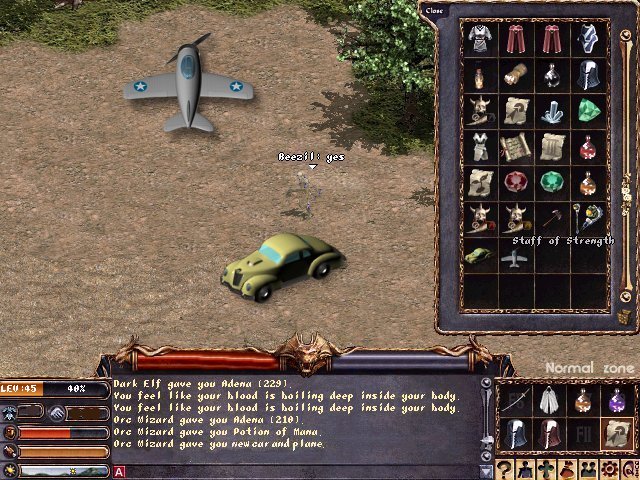Close the inventory window
Screen dimensions: 640x480
(434, 11)
